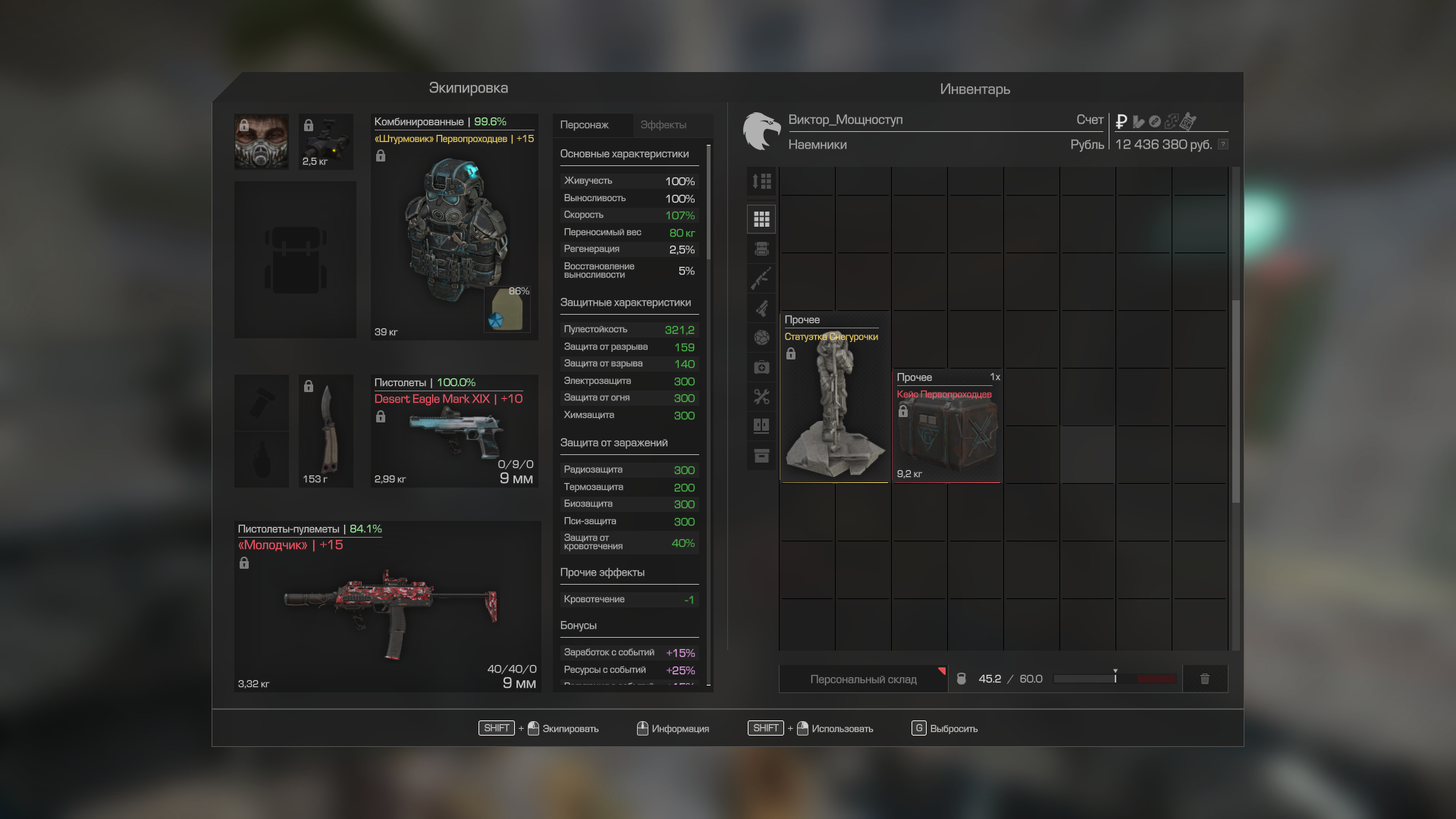Filter inventory by storage box icon
The image size is (1456, 819).
click(x=761, y=456)
